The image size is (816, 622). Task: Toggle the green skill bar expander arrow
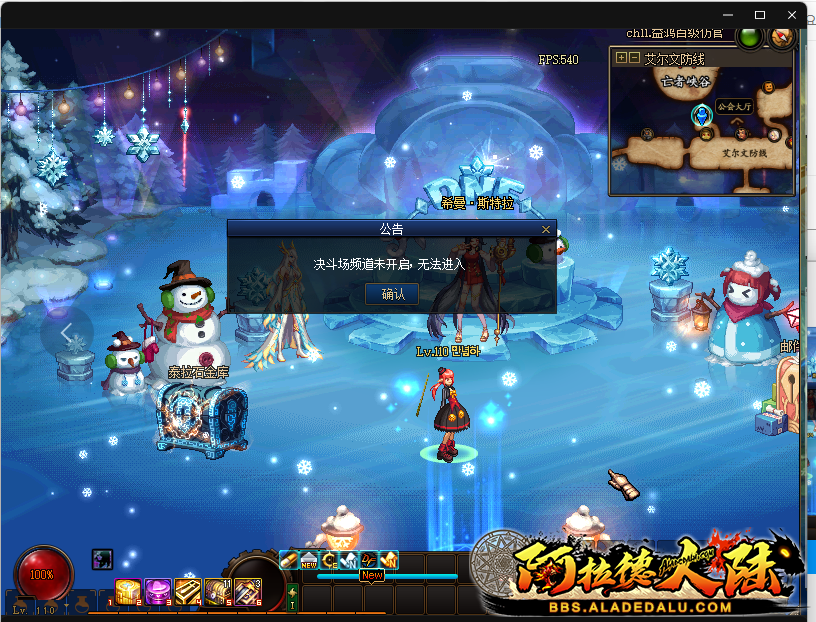coord(292,599)
